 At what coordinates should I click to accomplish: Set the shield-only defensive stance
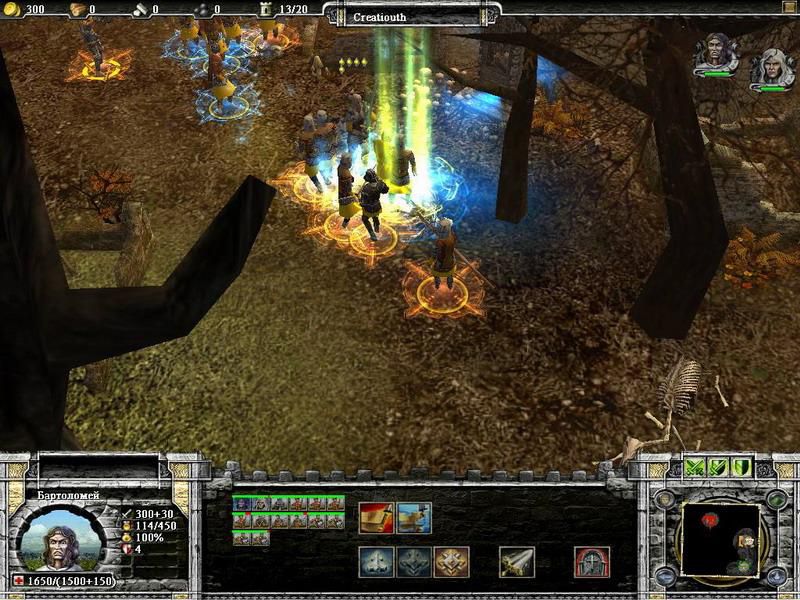click(x=741, y=467)
